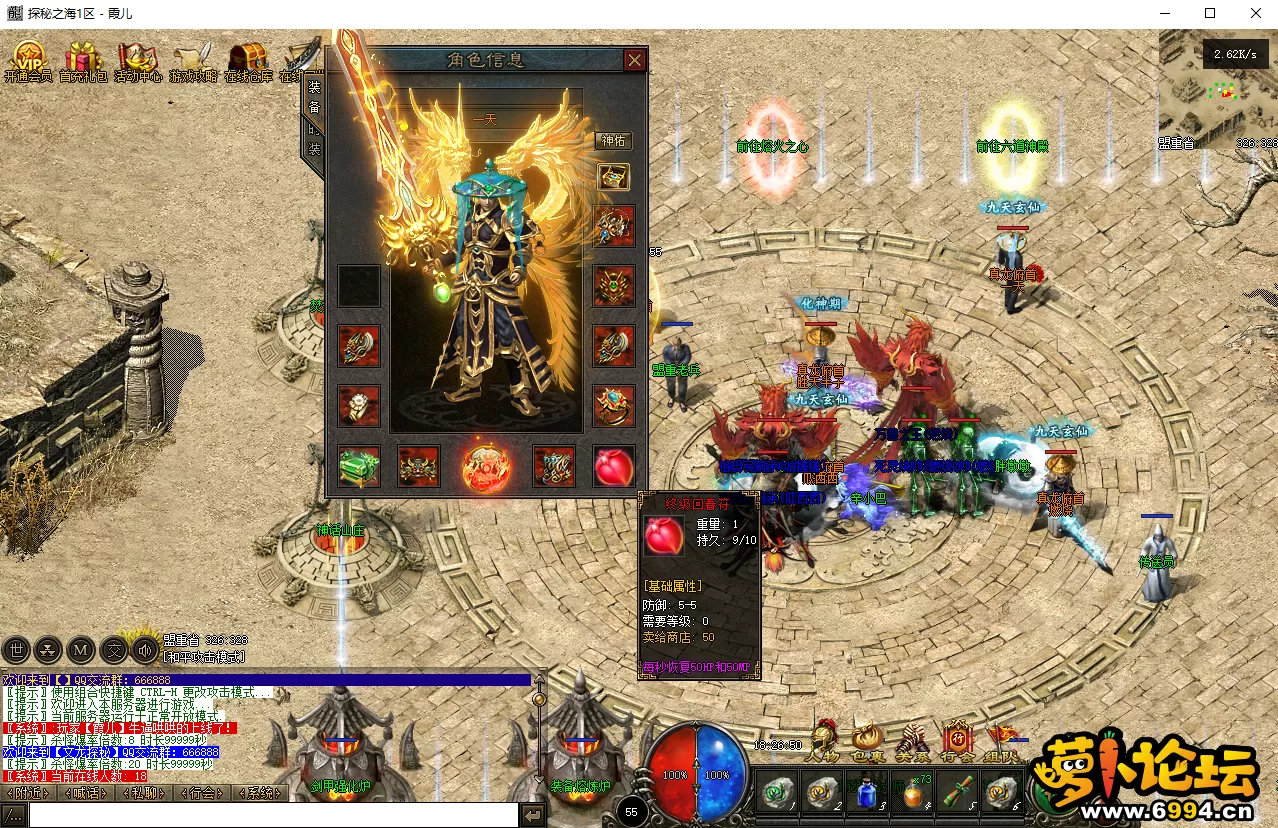Open the 活动中心 event center
The height and width of the screenshot is (828, 1278).
tap(138, 58)
